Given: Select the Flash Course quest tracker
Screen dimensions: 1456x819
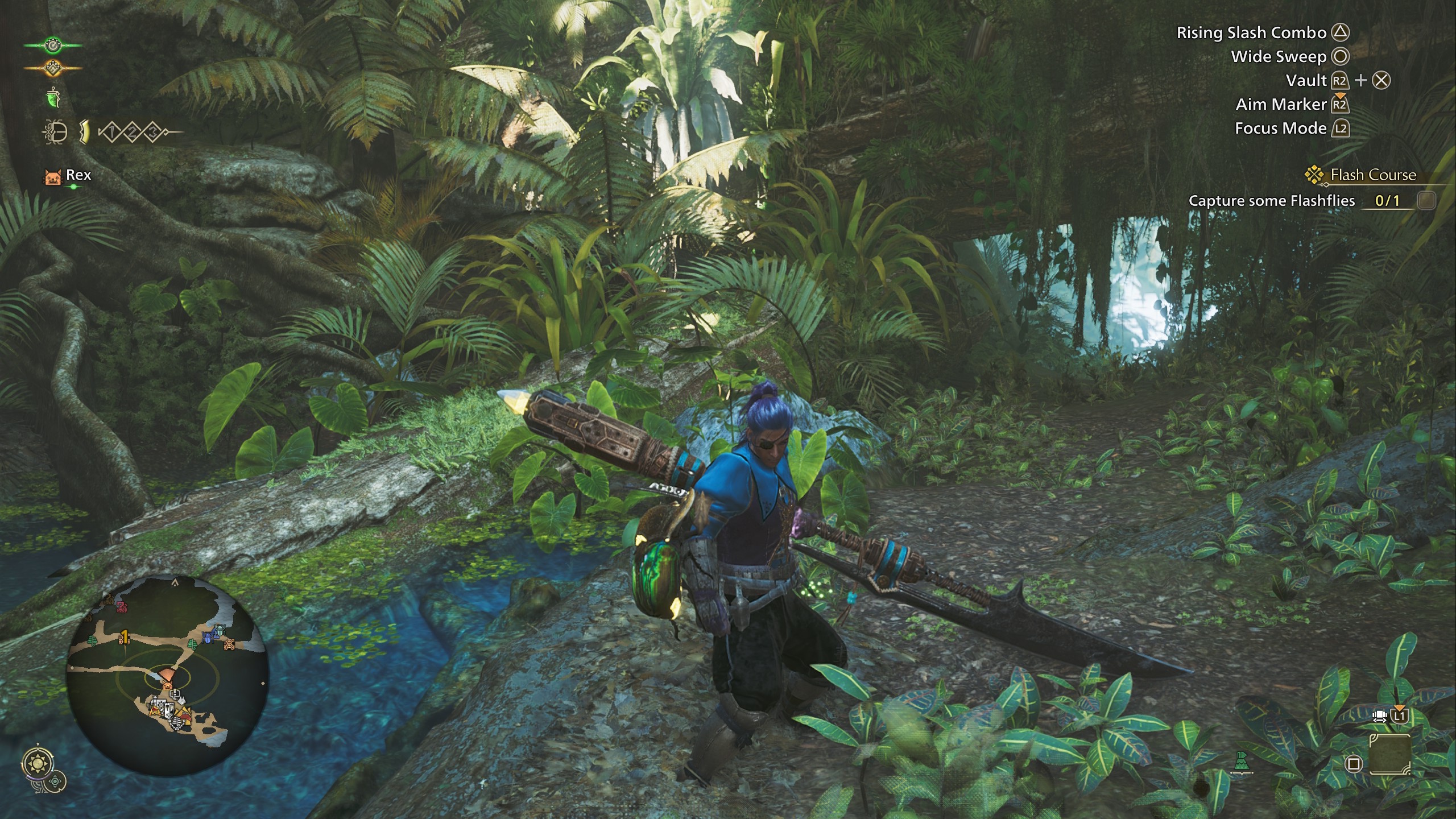Looking at the screenshot, I should tap(1372, 175).
